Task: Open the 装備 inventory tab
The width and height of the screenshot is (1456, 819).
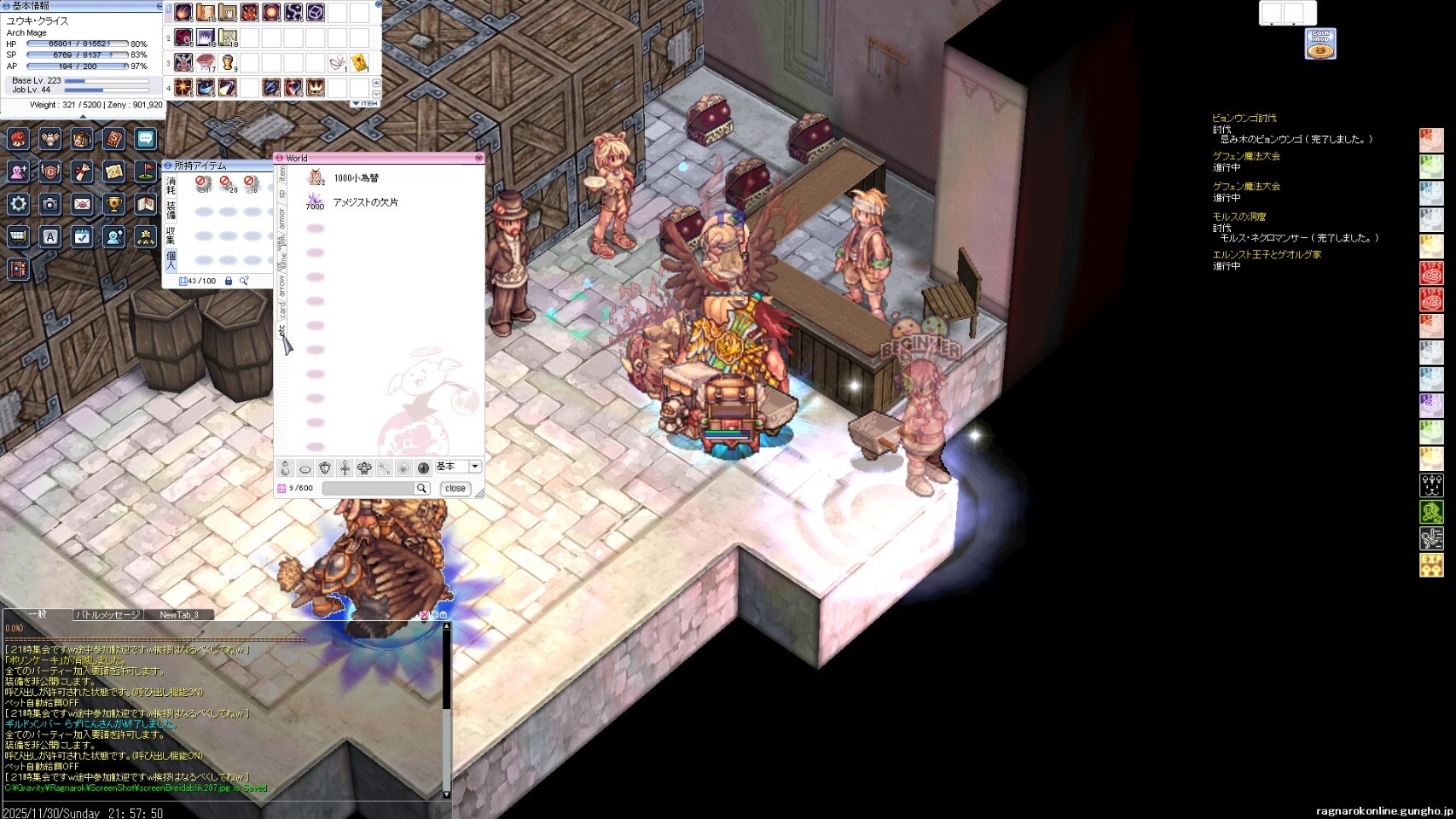Action: pyautogui.click(x=171, y=210)
